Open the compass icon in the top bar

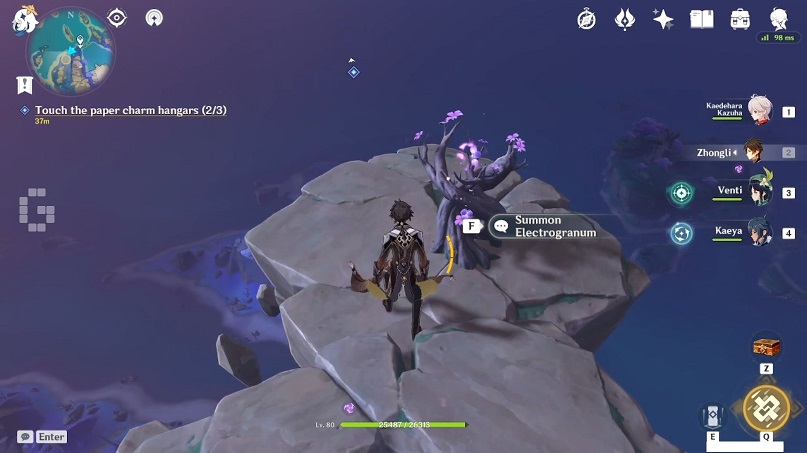(x=587, y=18)
